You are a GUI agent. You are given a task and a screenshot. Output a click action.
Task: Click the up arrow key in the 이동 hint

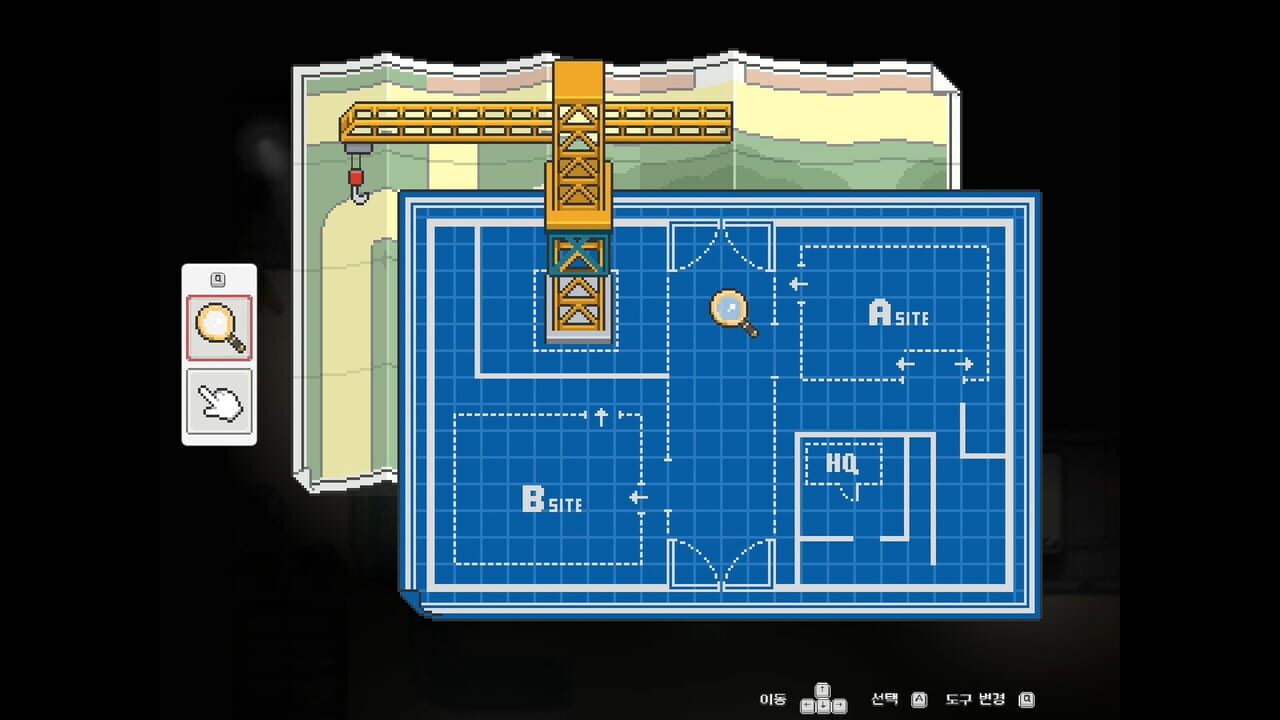pyautogui.click(x=822, y=690)
